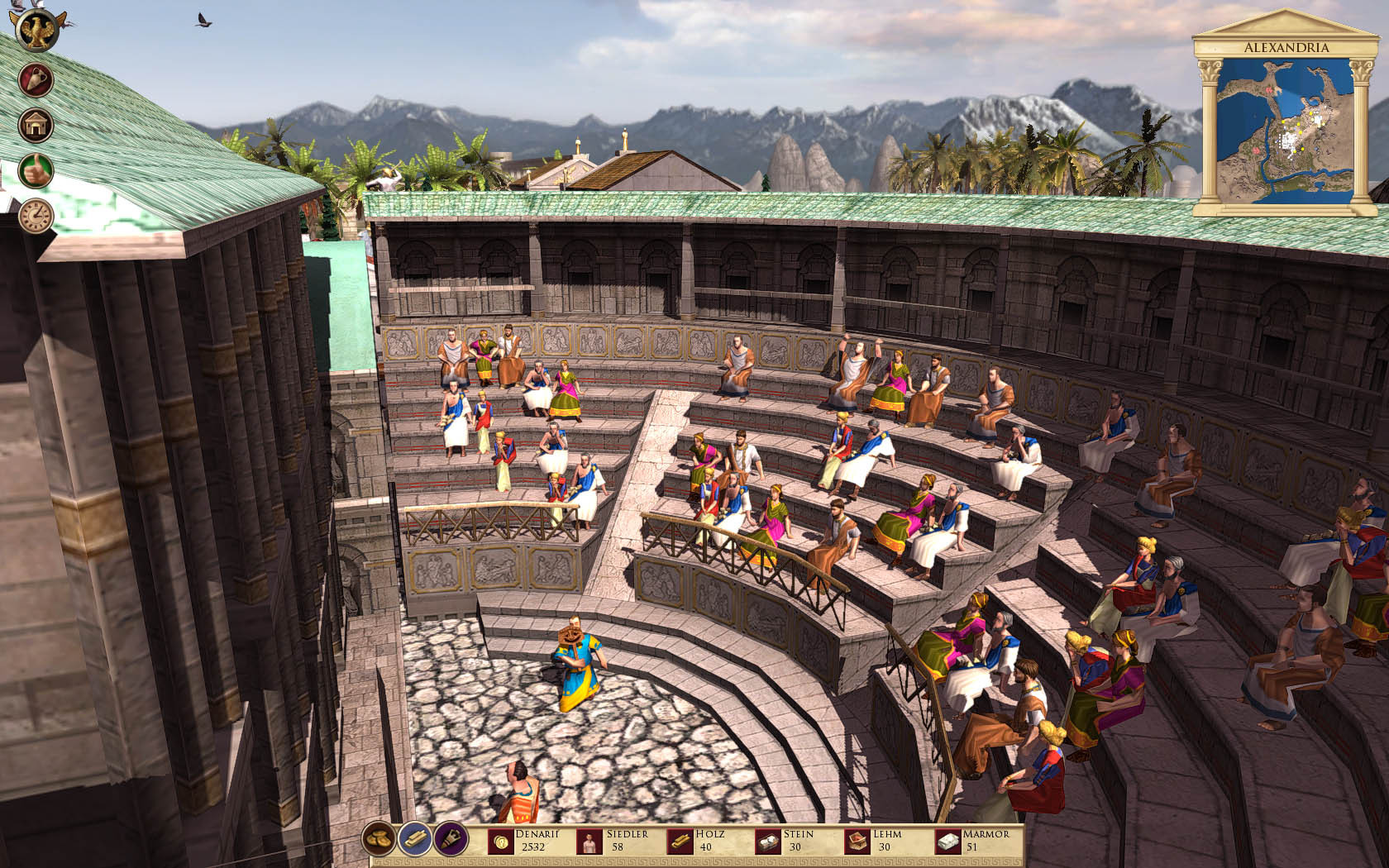Viewport: 1389px width, 868px height.
Task: Select the bread loaves resource category
Action: point(379,840)
